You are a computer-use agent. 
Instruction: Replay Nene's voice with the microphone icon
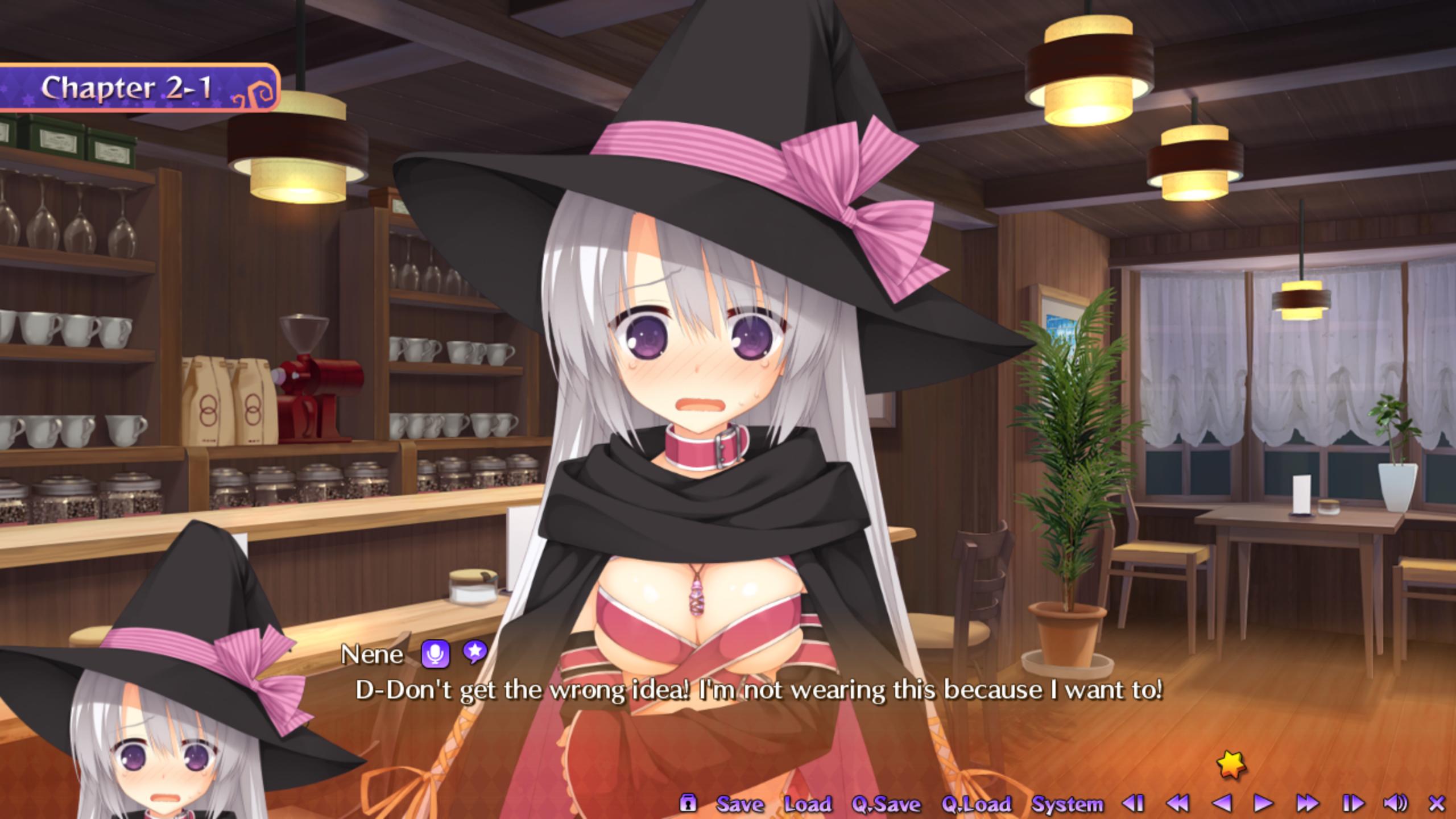435,654
